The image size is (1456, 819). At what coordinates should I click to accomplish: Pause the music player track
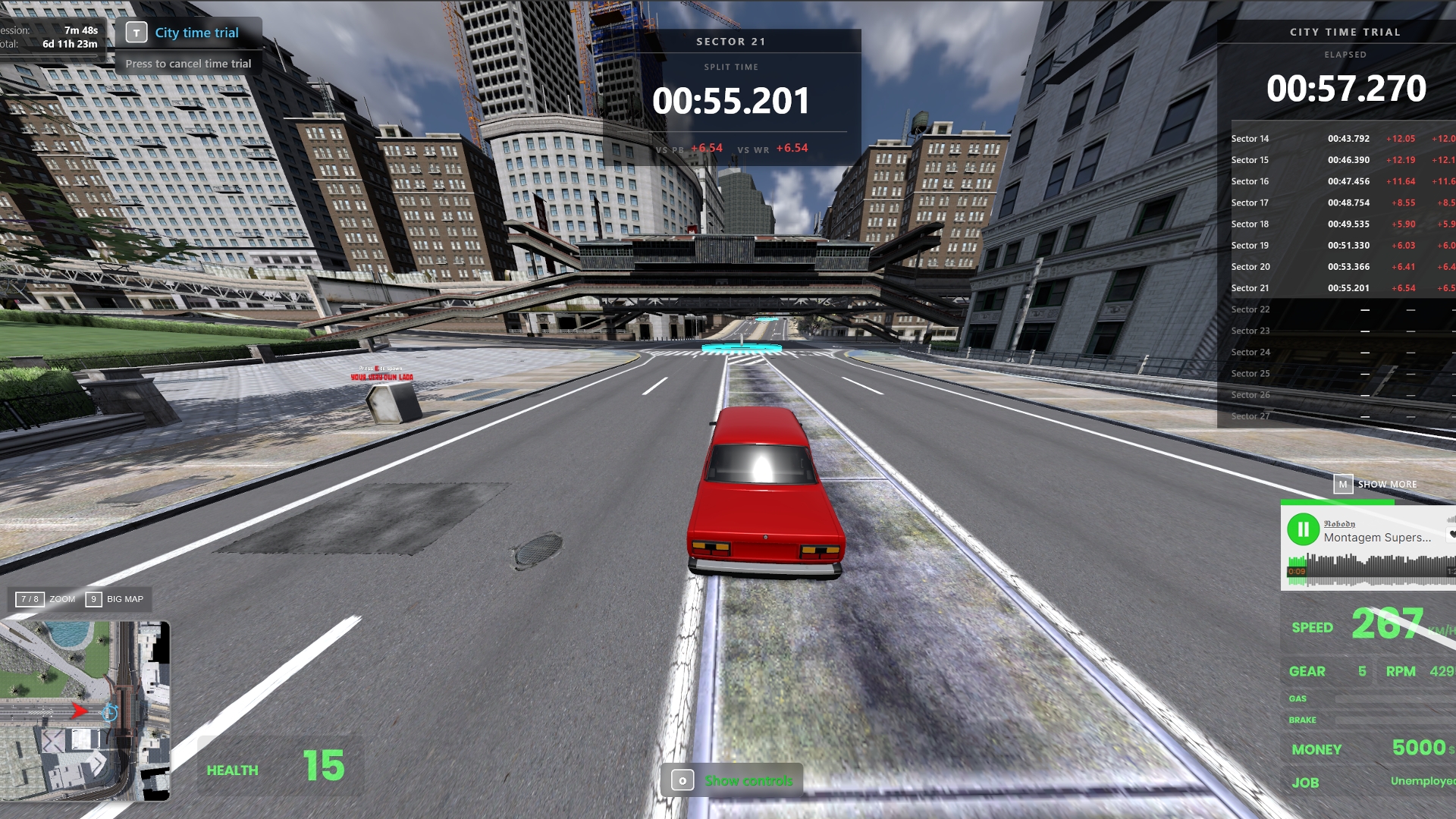click(1303, 529)
